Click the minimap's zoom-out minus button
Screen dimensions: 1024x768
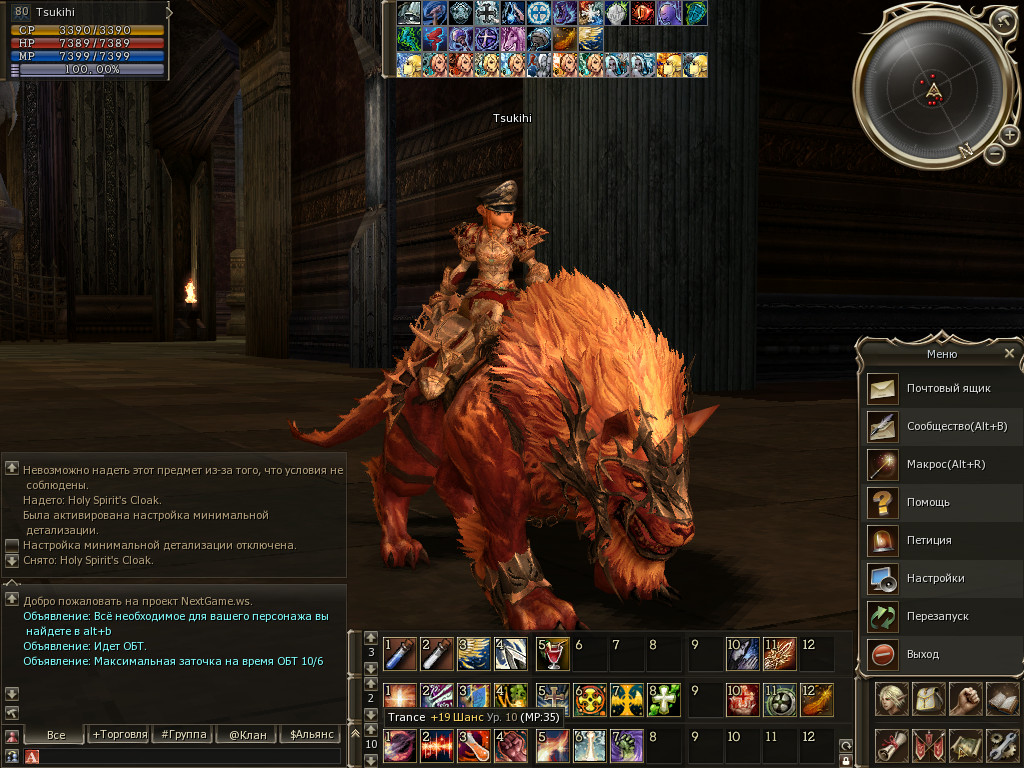[994, 154]
